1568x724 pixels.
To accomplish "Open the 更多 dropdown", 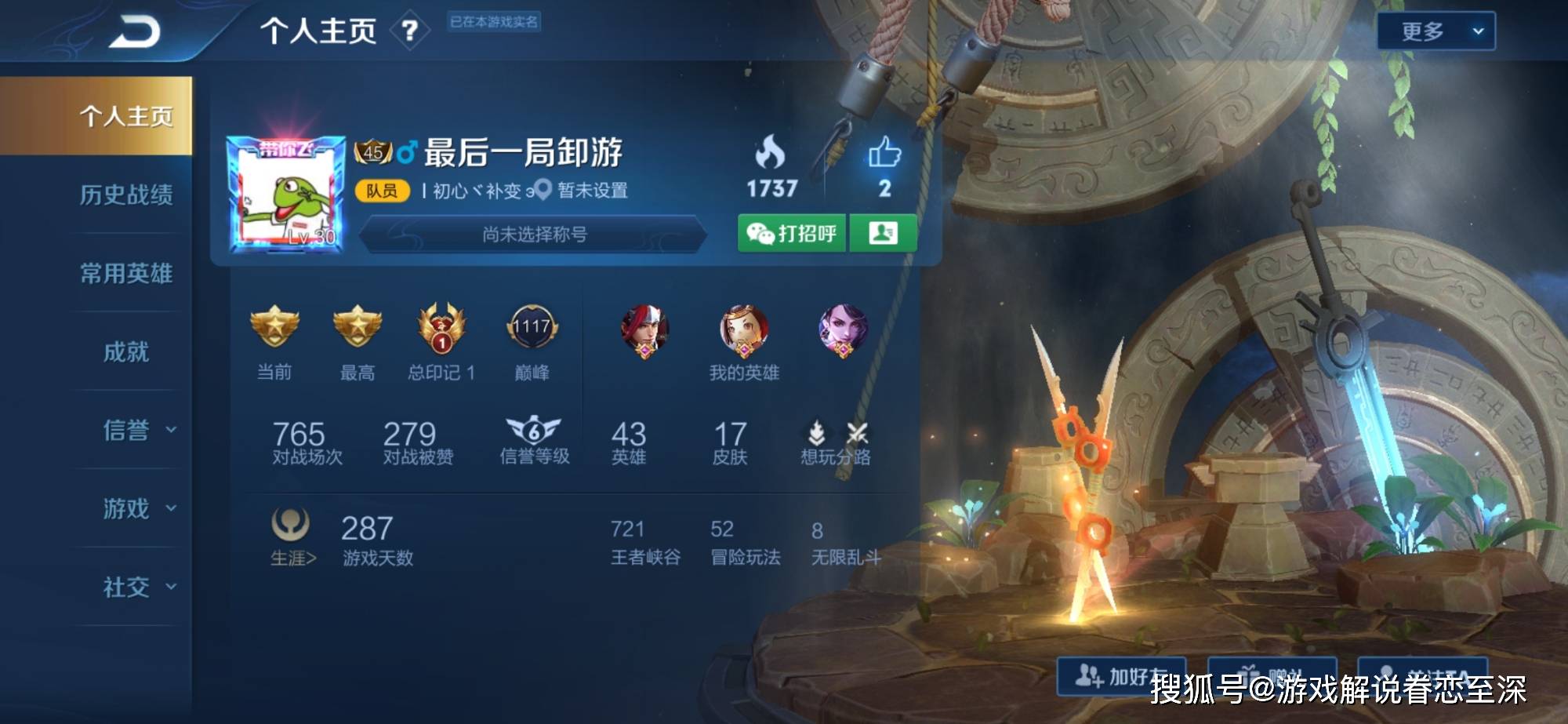I will point(1436,31).
